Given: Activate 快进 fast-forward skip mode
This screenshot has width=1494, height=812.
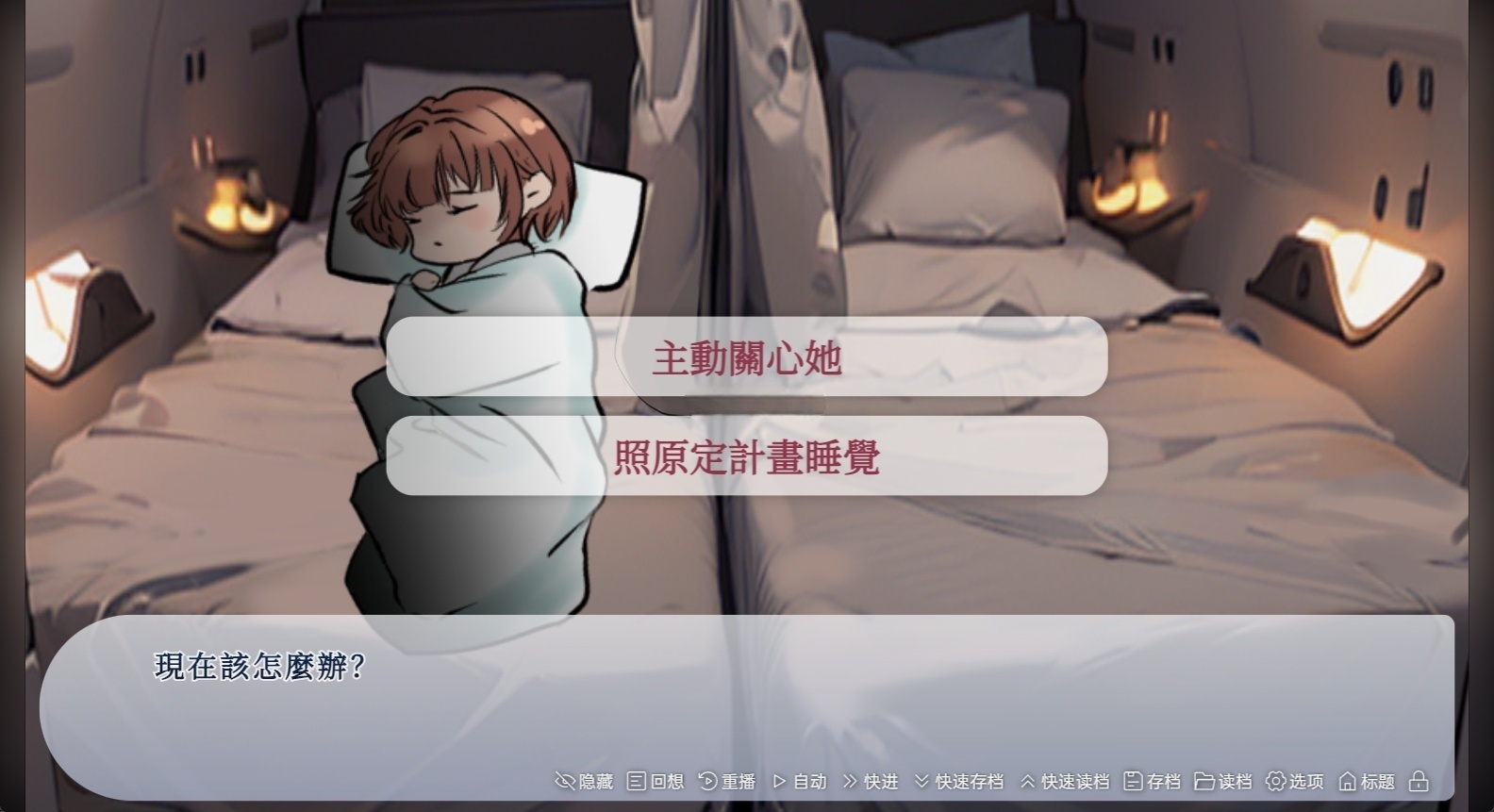Looking at the screenshot, I should point(877,781).
